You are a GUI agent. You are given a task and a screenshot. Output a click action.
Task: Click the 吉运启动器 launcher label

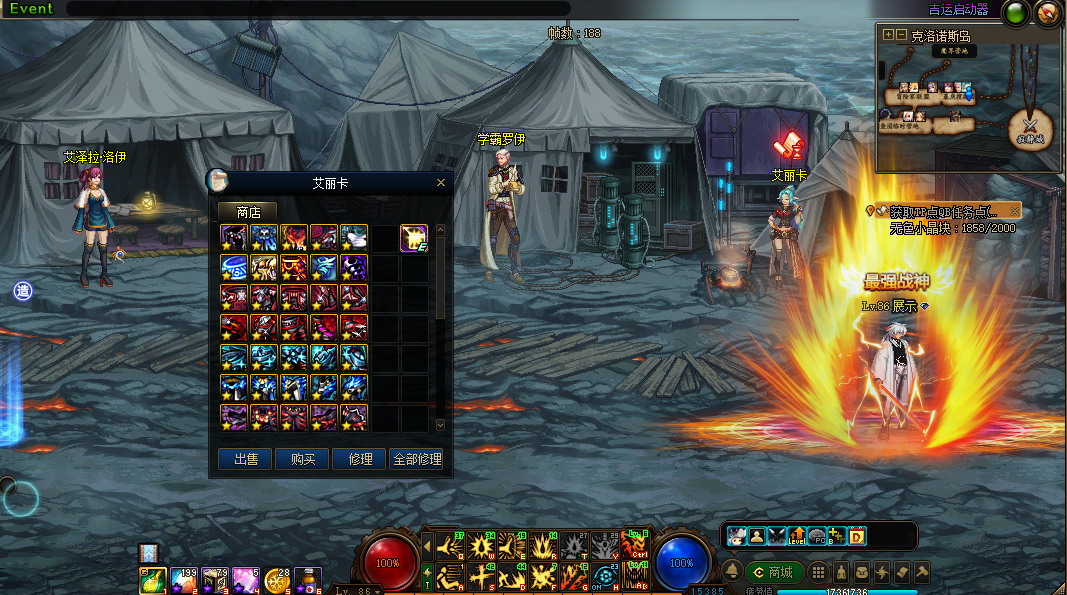point(958,10)
